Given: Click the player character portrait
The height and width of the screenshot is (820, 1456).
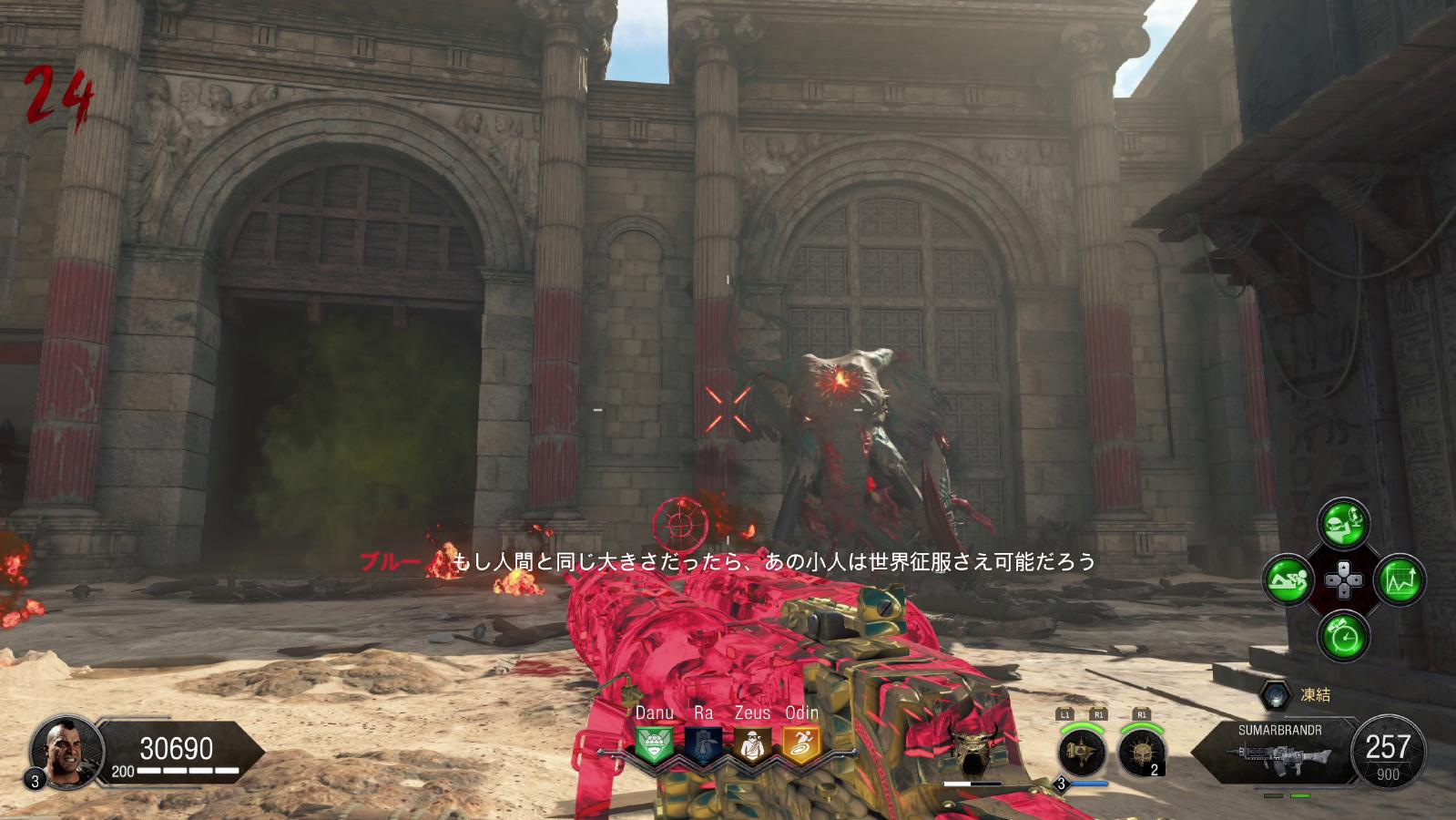Looking at the screenshot, I should 64,751.
